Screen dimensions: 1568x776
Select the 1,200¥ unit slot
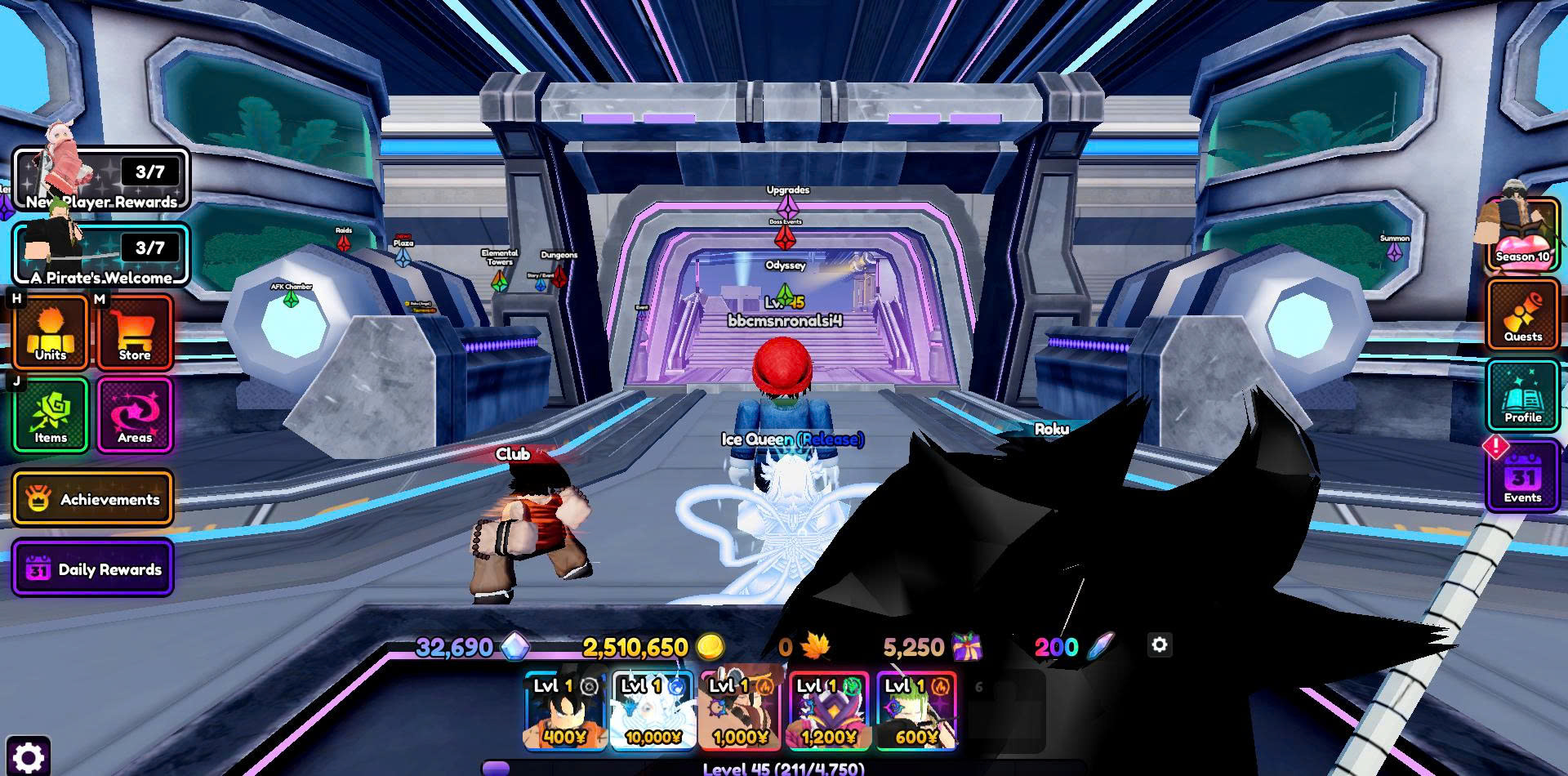tap(829, 711)
